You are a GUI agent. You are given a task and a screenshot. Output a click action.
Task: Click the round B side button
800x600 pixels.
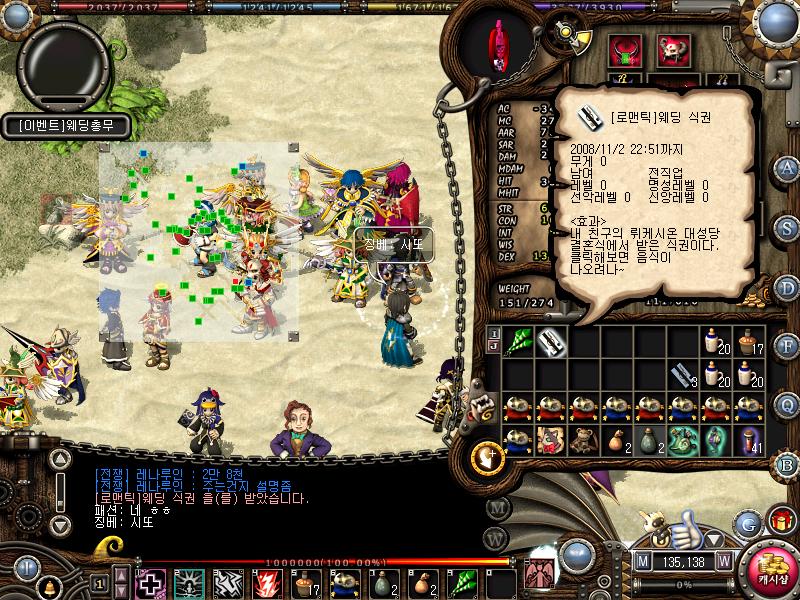[788, 464]
